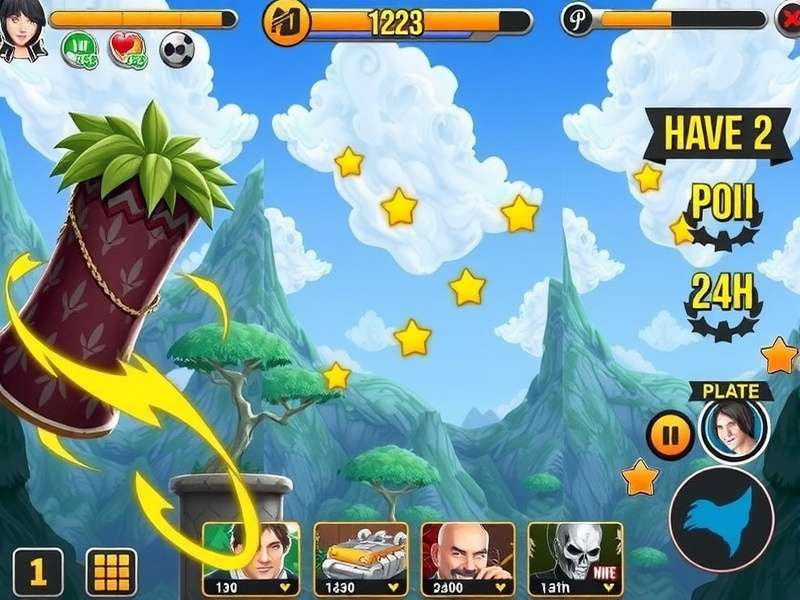Close the game with the red X
Image resolution: width=800 pixels, height=600 pixels.
point(786,20)
